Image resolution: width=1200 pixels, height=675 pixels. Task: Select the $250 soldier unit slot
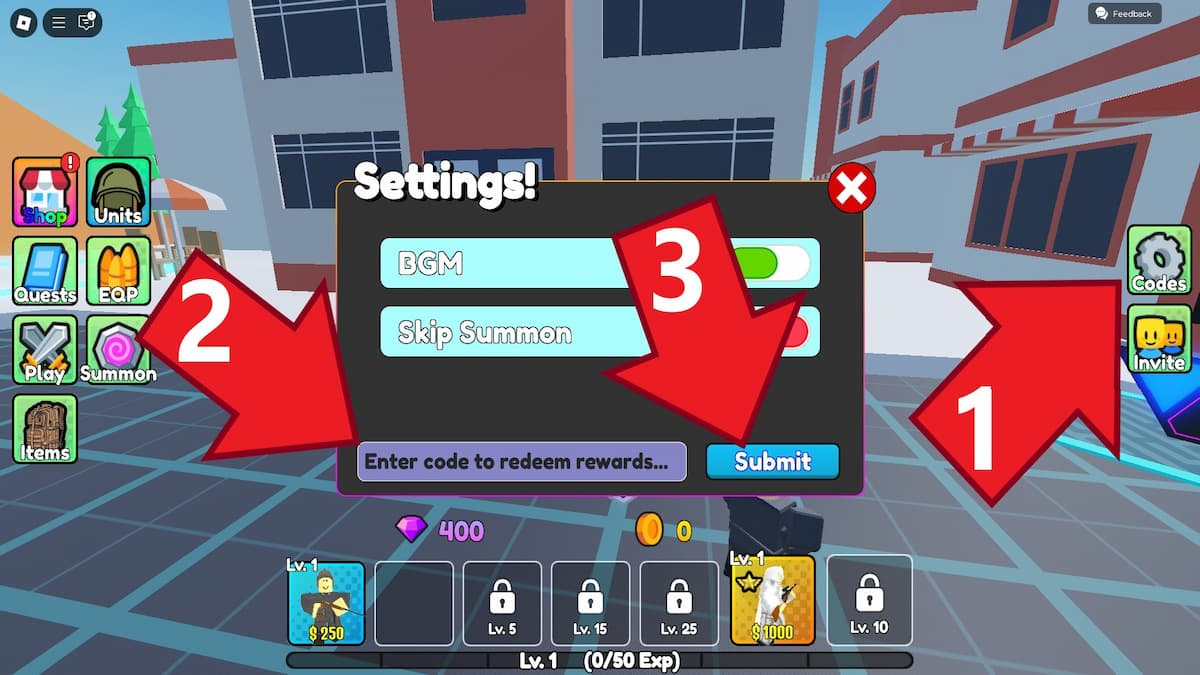point(326,602)
